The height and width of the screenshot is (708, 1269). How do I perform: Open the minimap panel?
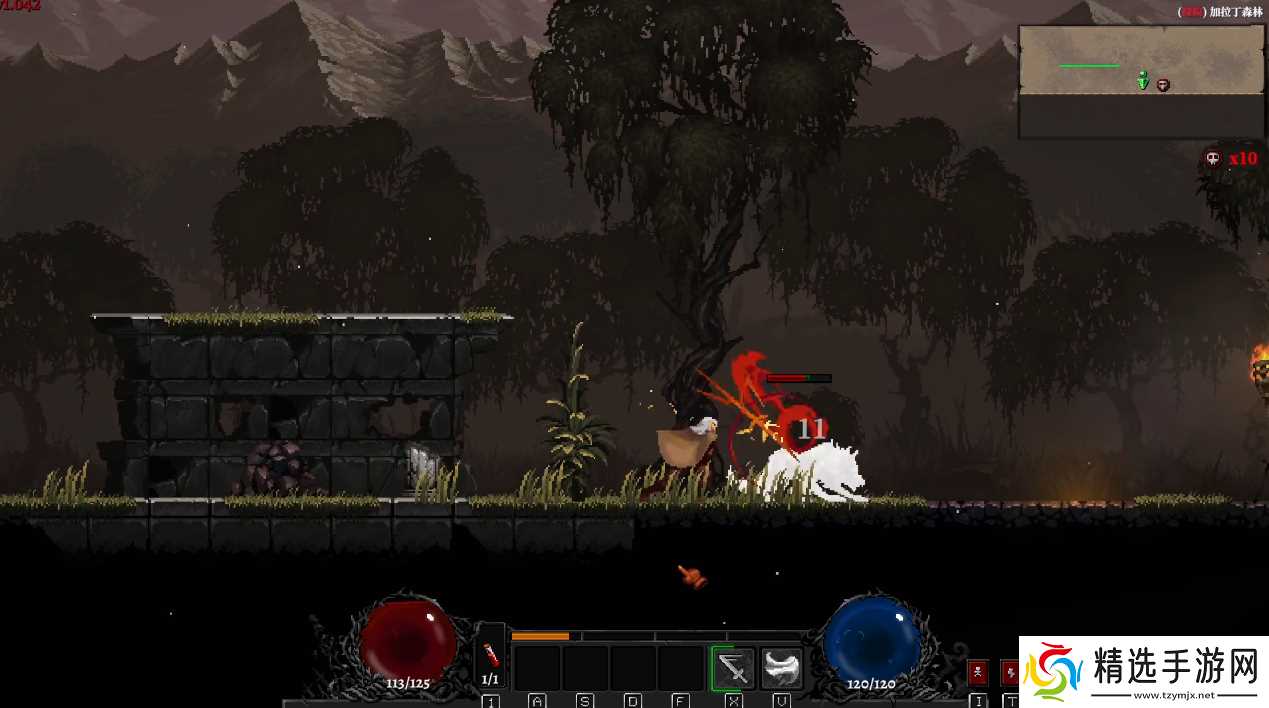1141,82
